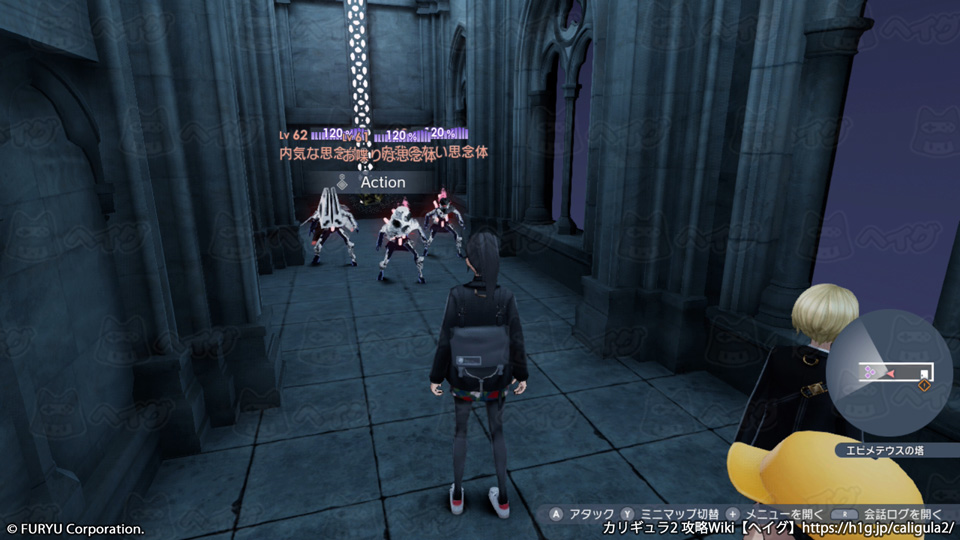The height and width of the screenshot is (540, 960).
Task: Select the Action prompt above the enemies
Action: click(x=372, y=183)
